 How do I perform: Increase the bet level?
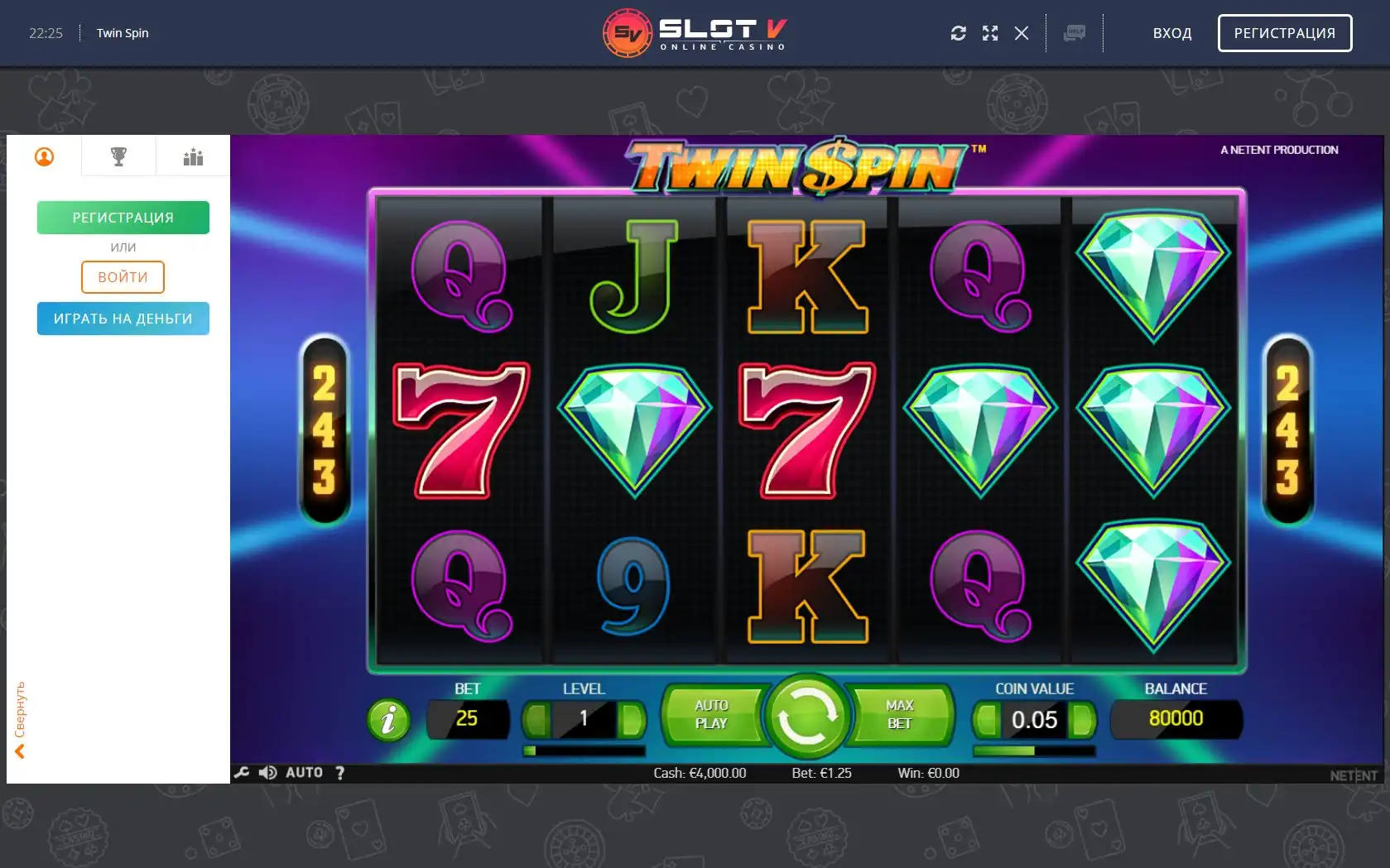[x=632, y=720]
